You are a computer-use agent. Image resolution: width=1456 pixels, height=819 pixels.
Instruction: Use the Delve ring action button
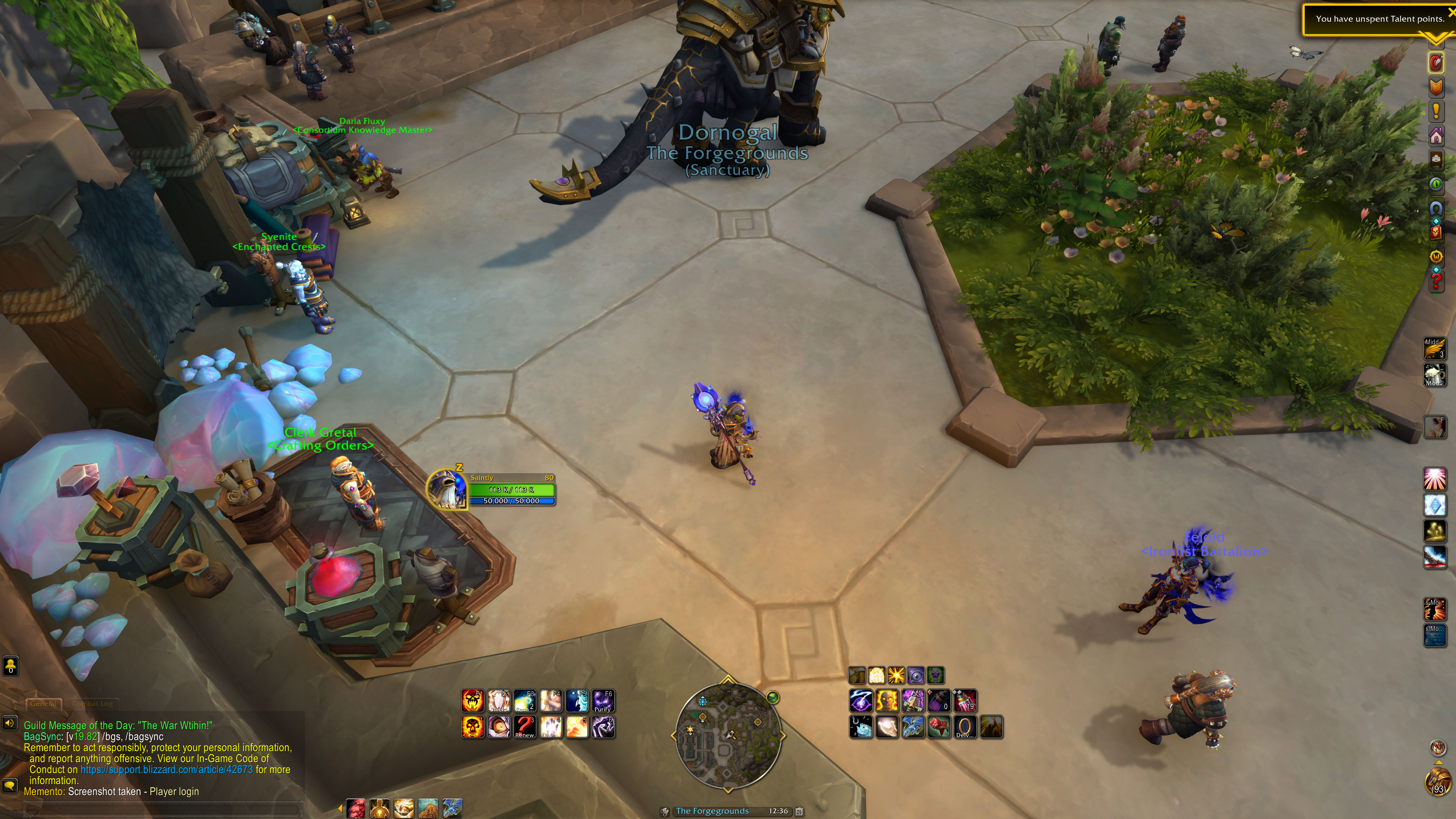point(964,727)
